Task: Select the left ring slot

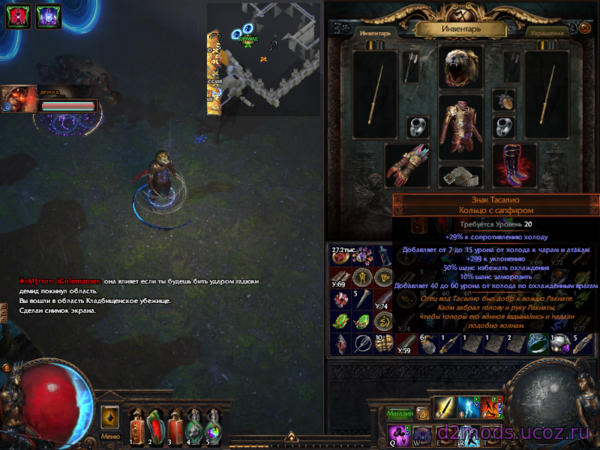Action: pyautogui.click(x=418, y=127)
